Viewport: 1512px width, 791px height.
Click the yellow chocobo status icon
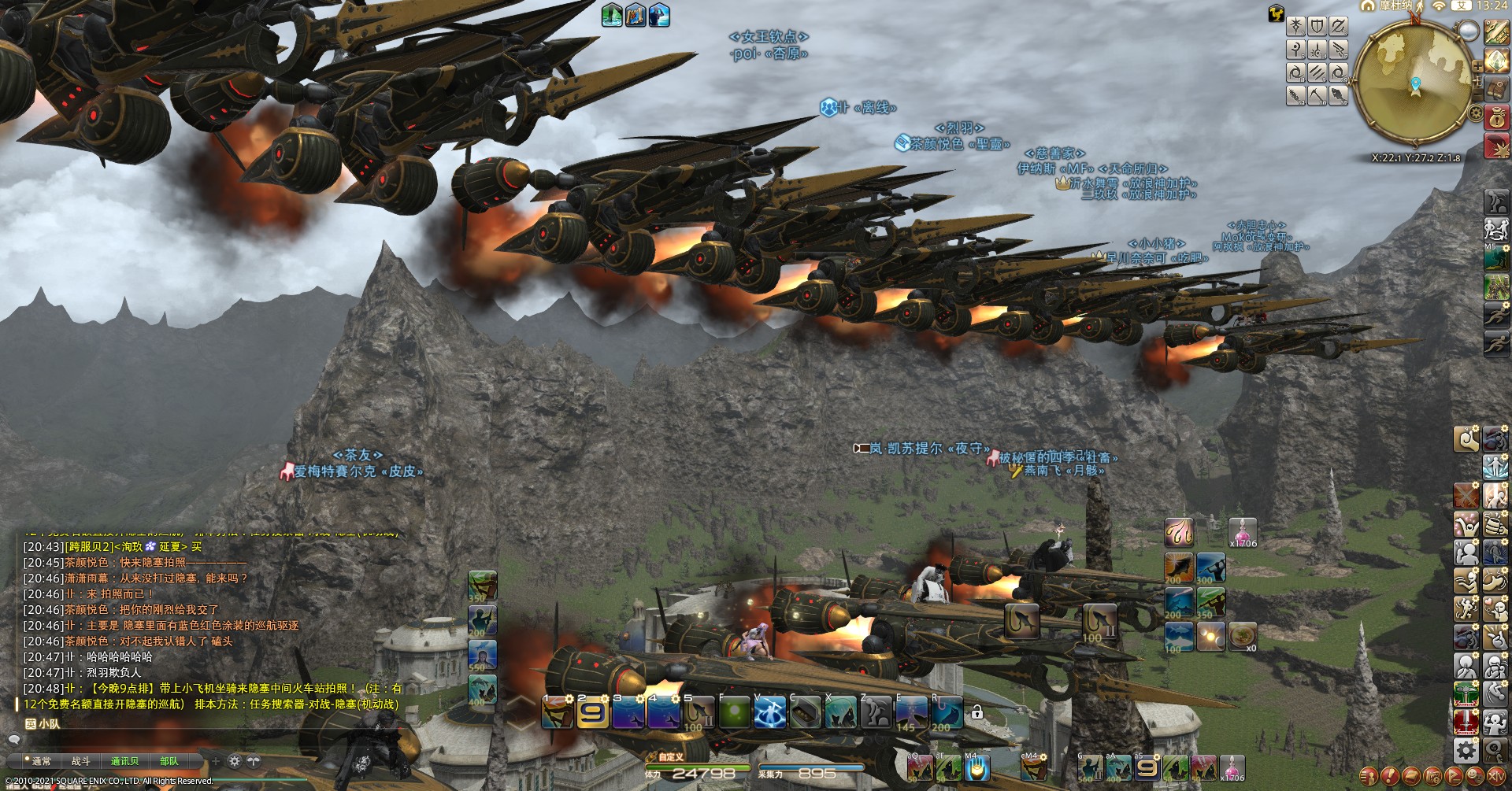click(1276, 13)
